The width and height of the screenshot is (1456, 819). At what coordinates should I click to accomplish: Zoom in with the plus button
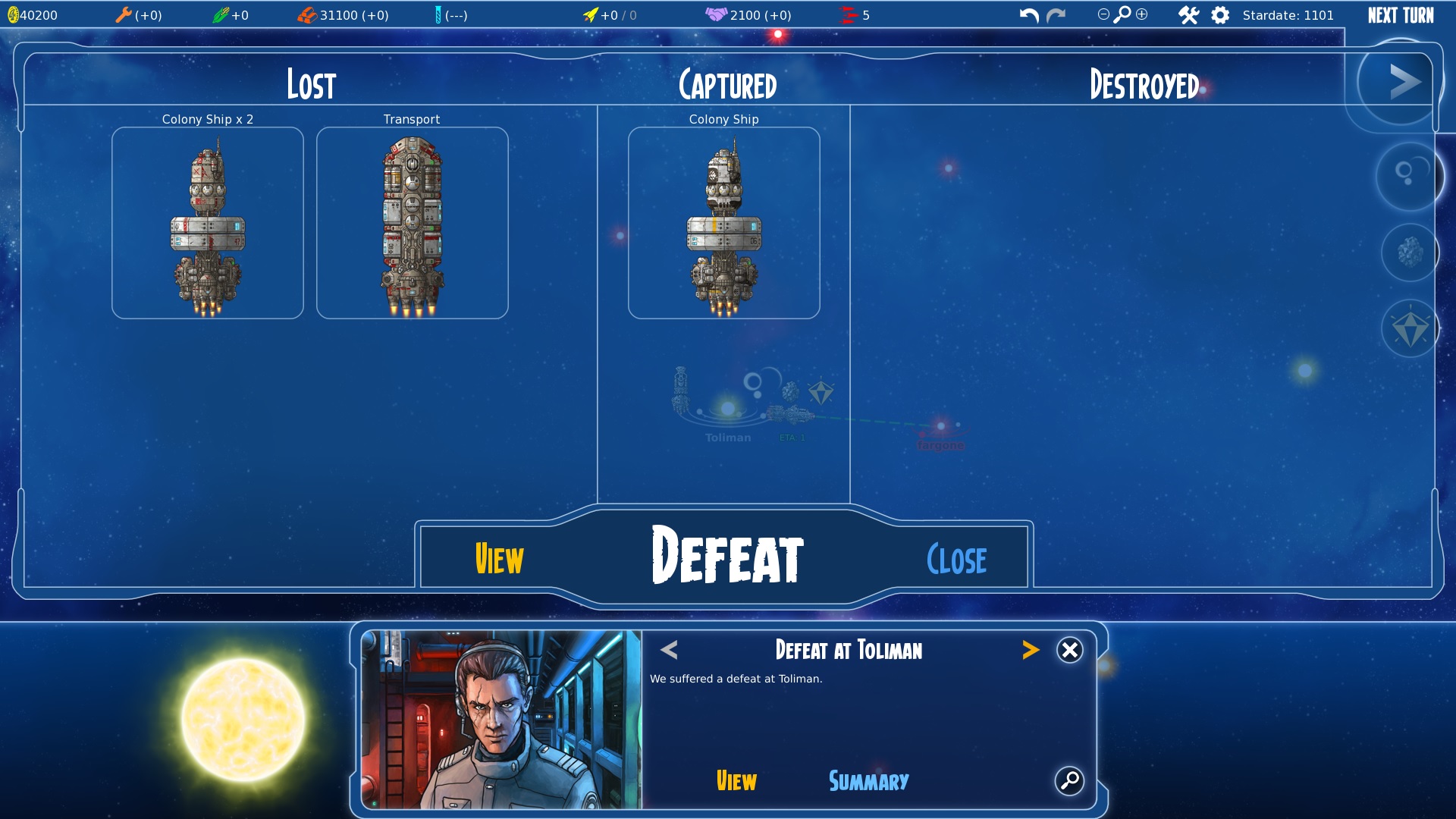(x=1142, y=14)
